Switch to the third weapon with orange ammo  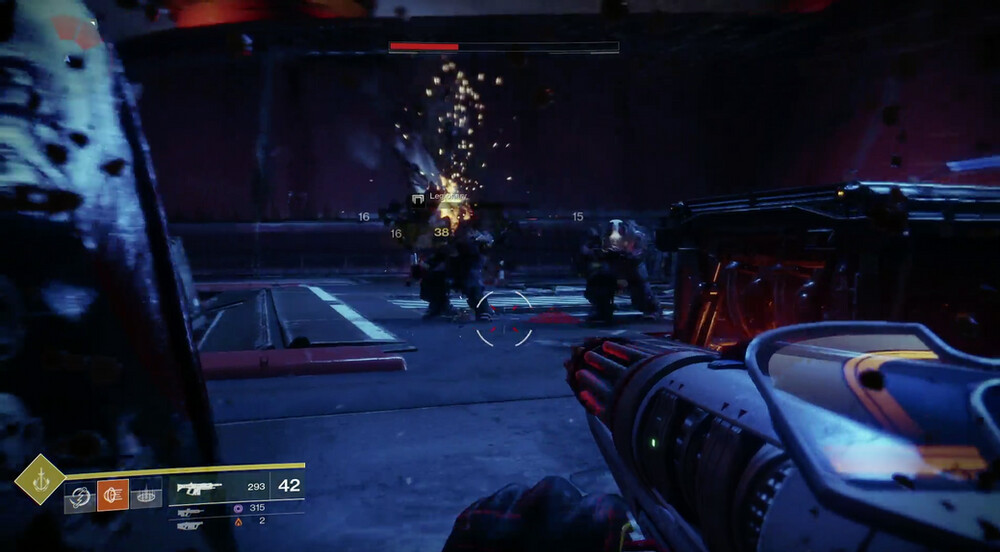pos(190,524)
